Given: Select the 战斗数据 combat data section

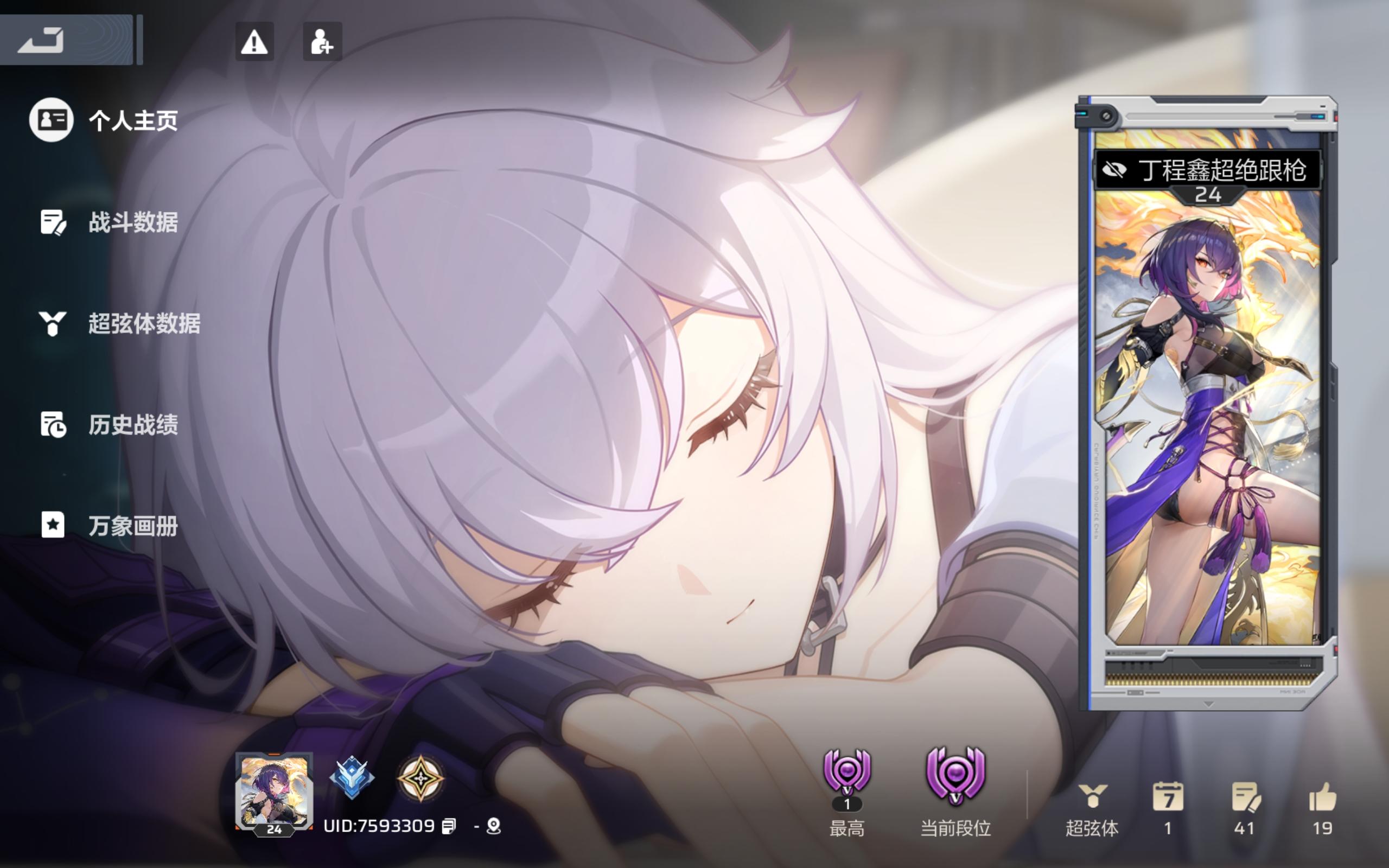Looking at the screenshot, I should coord(133,222).
